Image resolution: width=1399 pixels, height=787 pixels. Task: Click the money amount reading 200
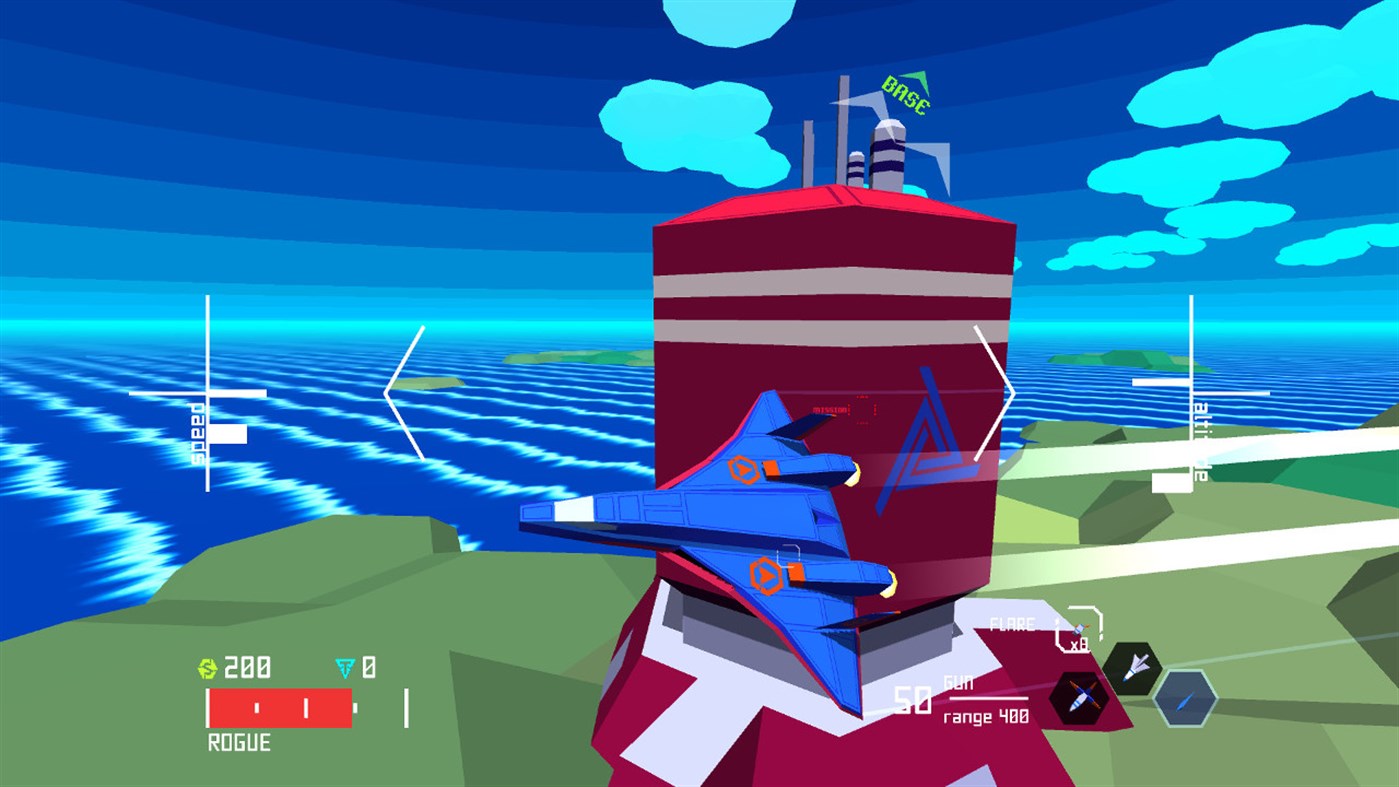[246, 665]
